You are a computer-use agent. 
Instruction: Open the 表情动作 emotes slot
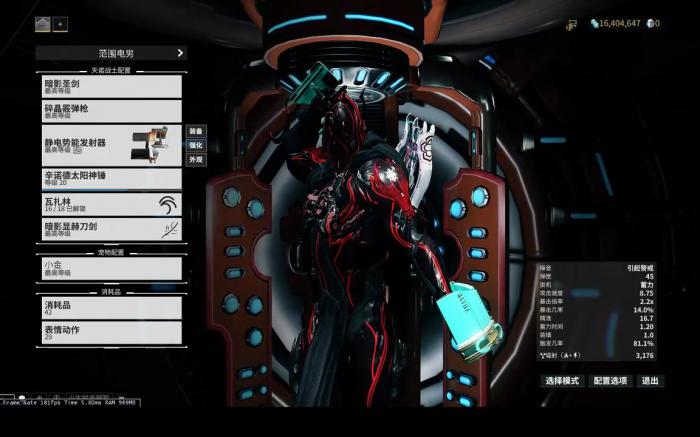click(110, 332)
